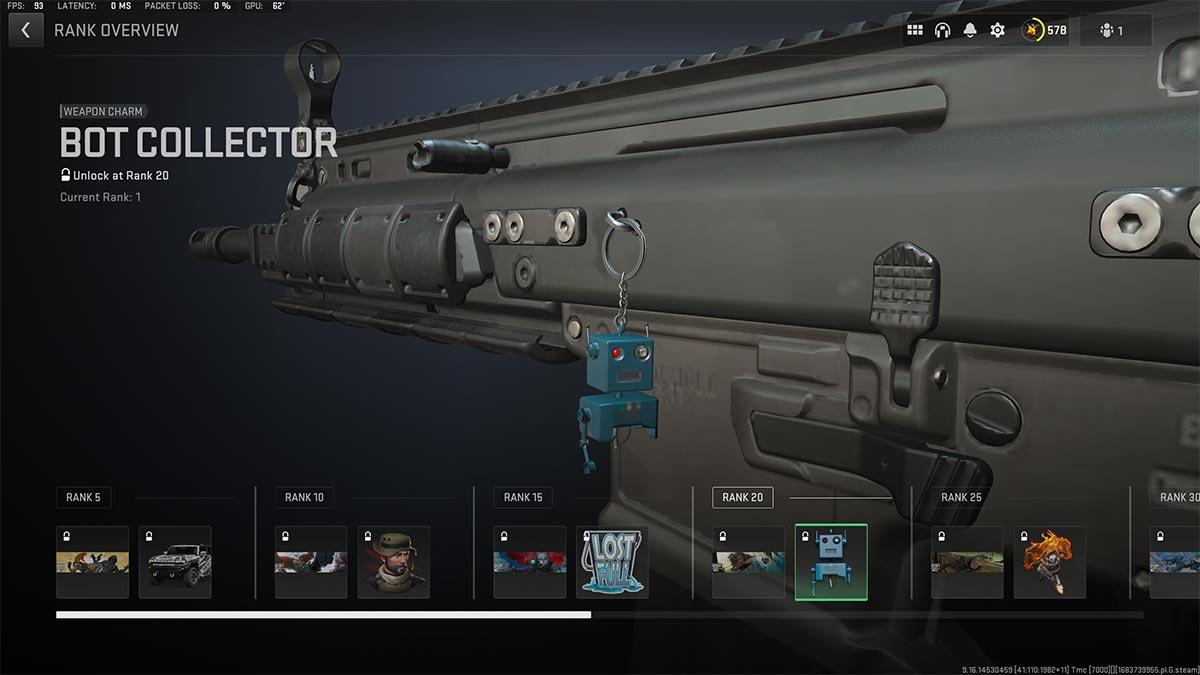Show notifications bell

970,30
